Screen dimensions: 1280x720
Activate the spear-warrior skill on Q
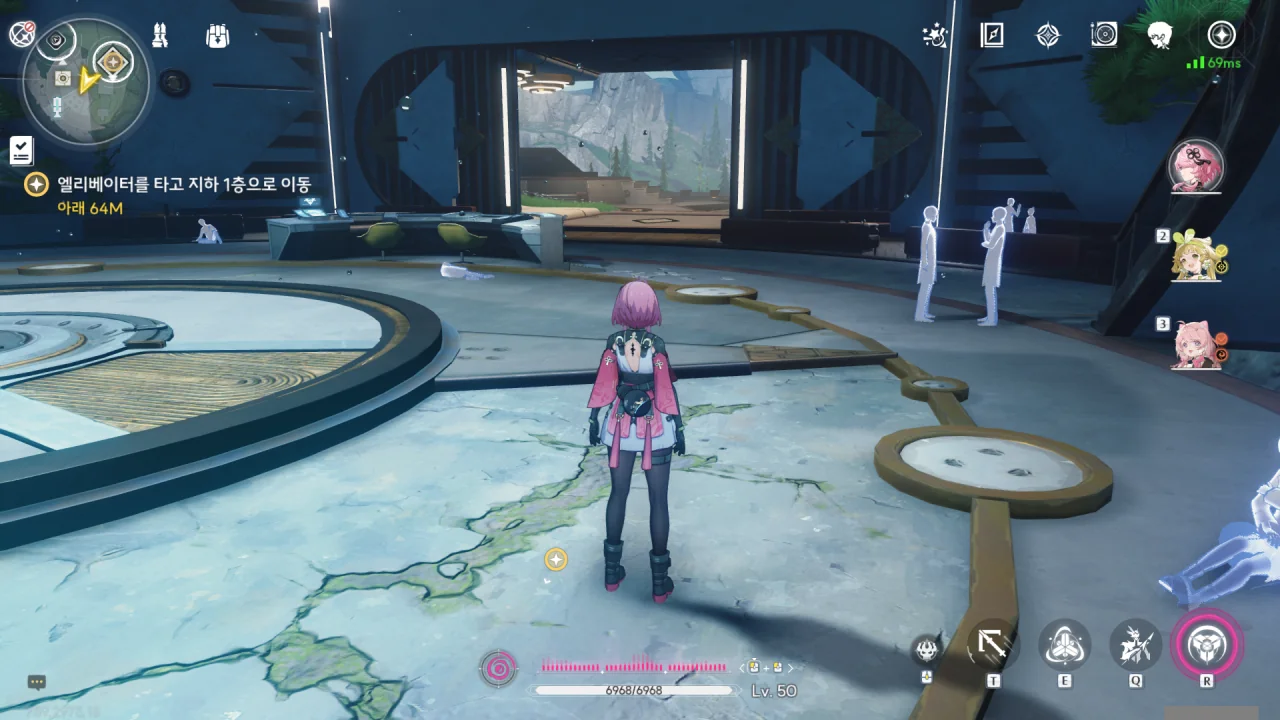tap(1136, 645)
